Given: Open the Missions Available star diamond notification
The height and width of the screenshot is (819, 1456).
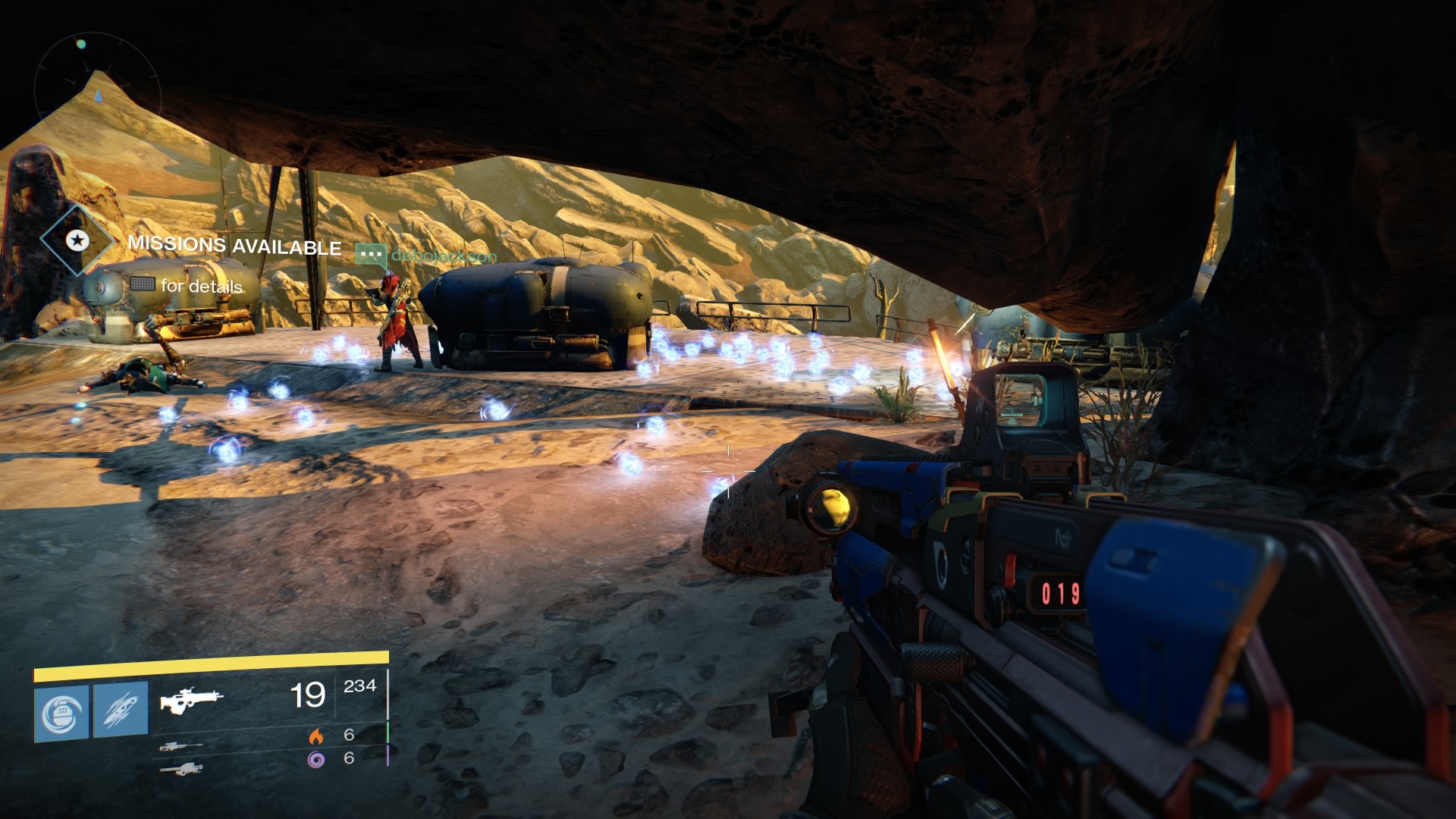Looking at the screenshot, I should point(76,241).
